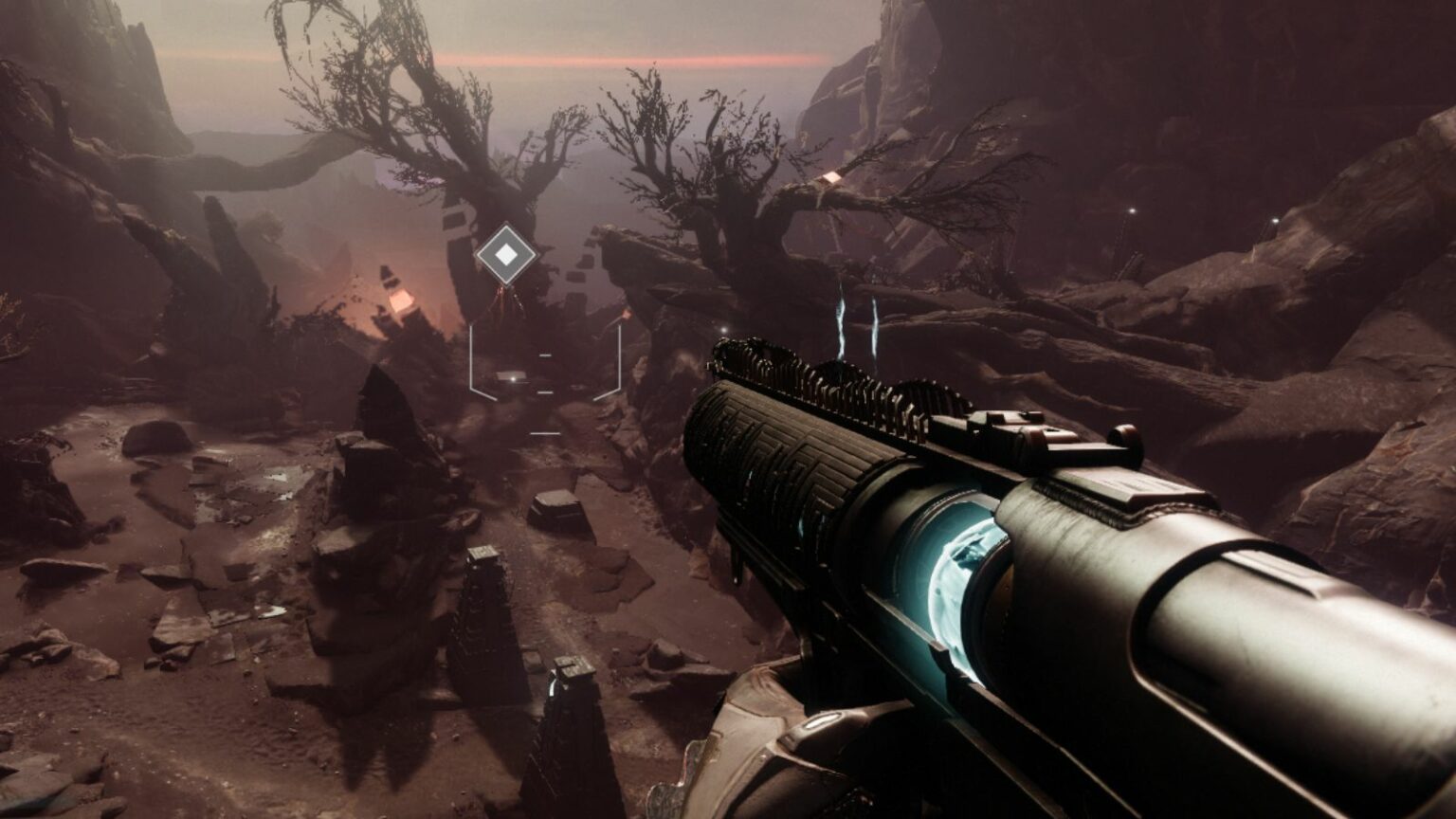The image size is (1456, 819).
Task: Click the orange crystal glowing near the left rocks
Action: tap(403, 300)
